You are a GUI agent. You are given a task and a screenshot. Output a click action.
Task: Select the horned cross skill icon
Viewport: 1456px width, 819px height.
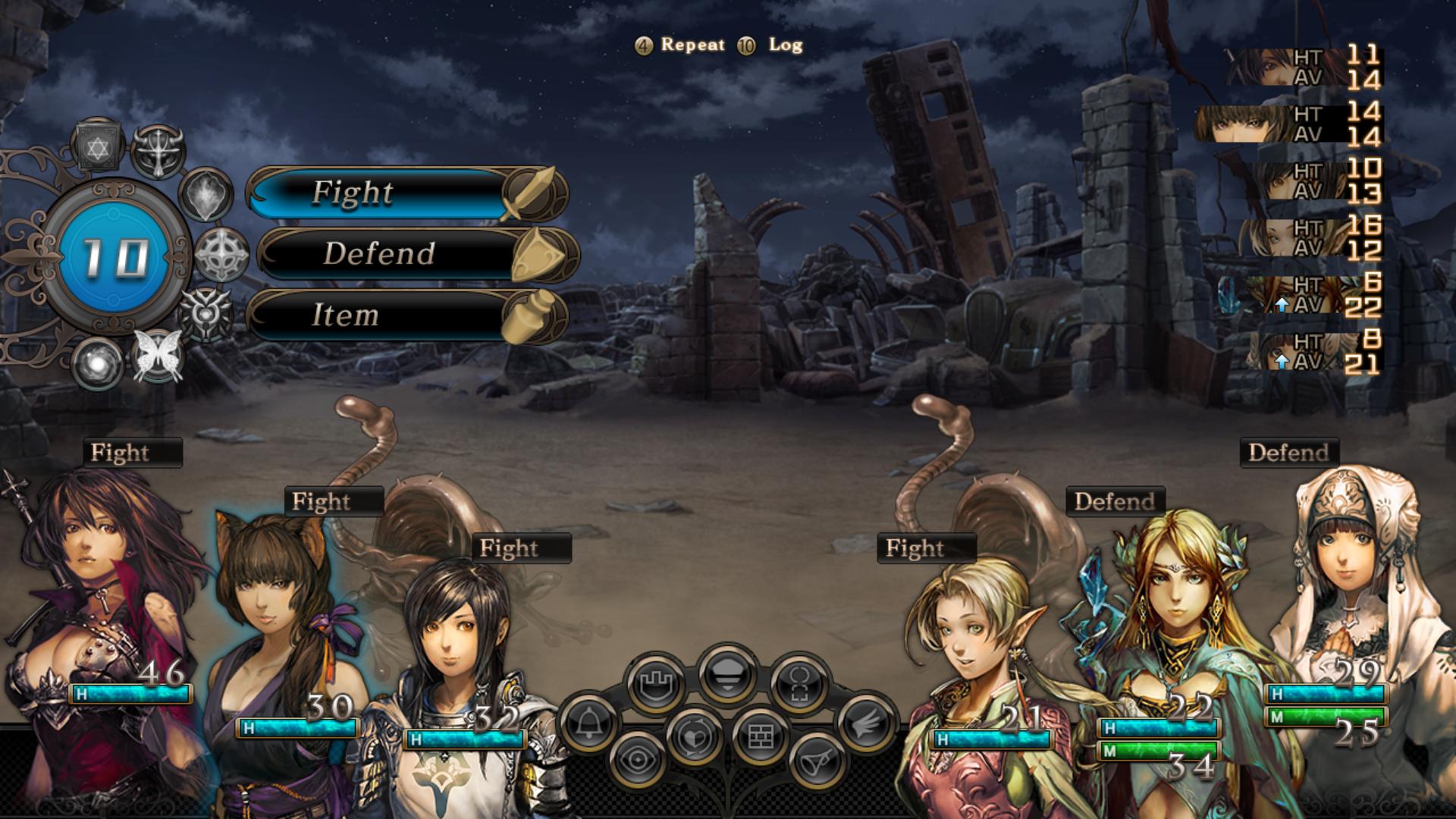[x=158, y=151]
